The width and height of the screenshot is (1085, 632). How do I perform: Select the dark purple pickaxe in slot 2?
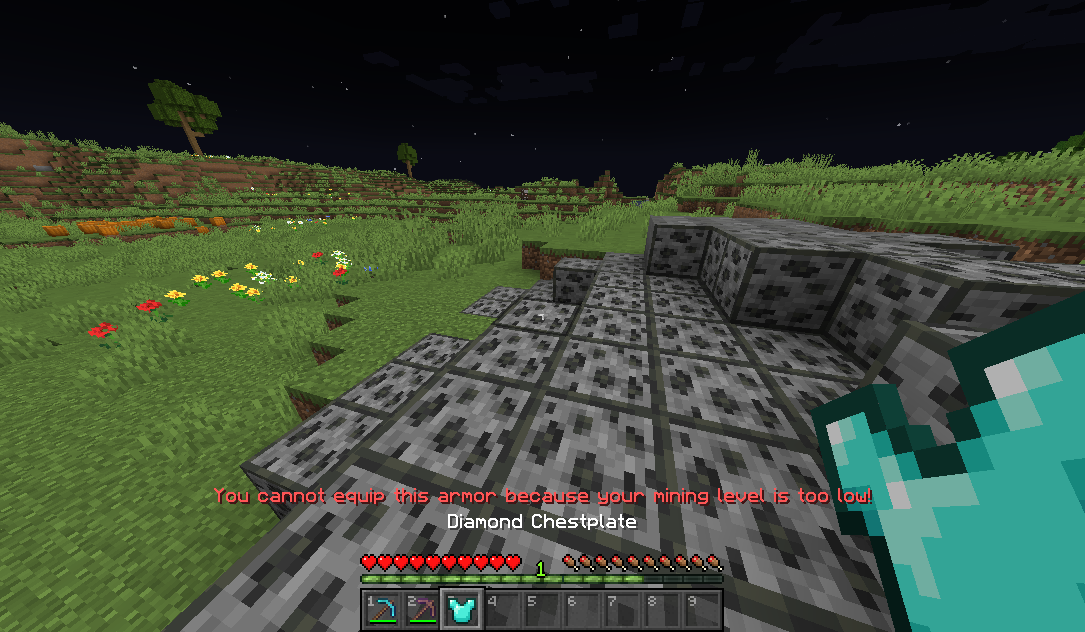click(421, 609)
